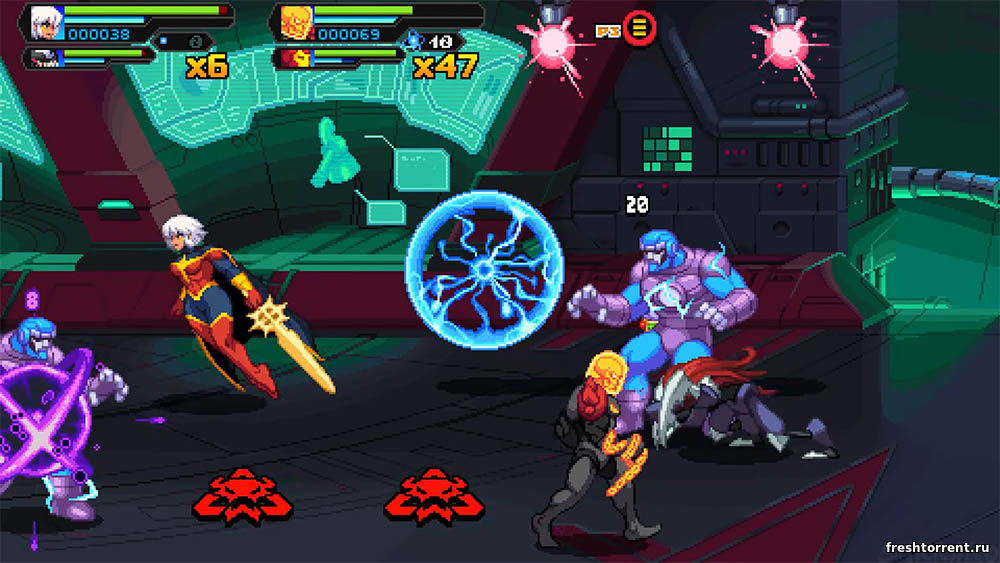
Task: Select the white-haired hero portrait
Action: click(x=44, y=21)
